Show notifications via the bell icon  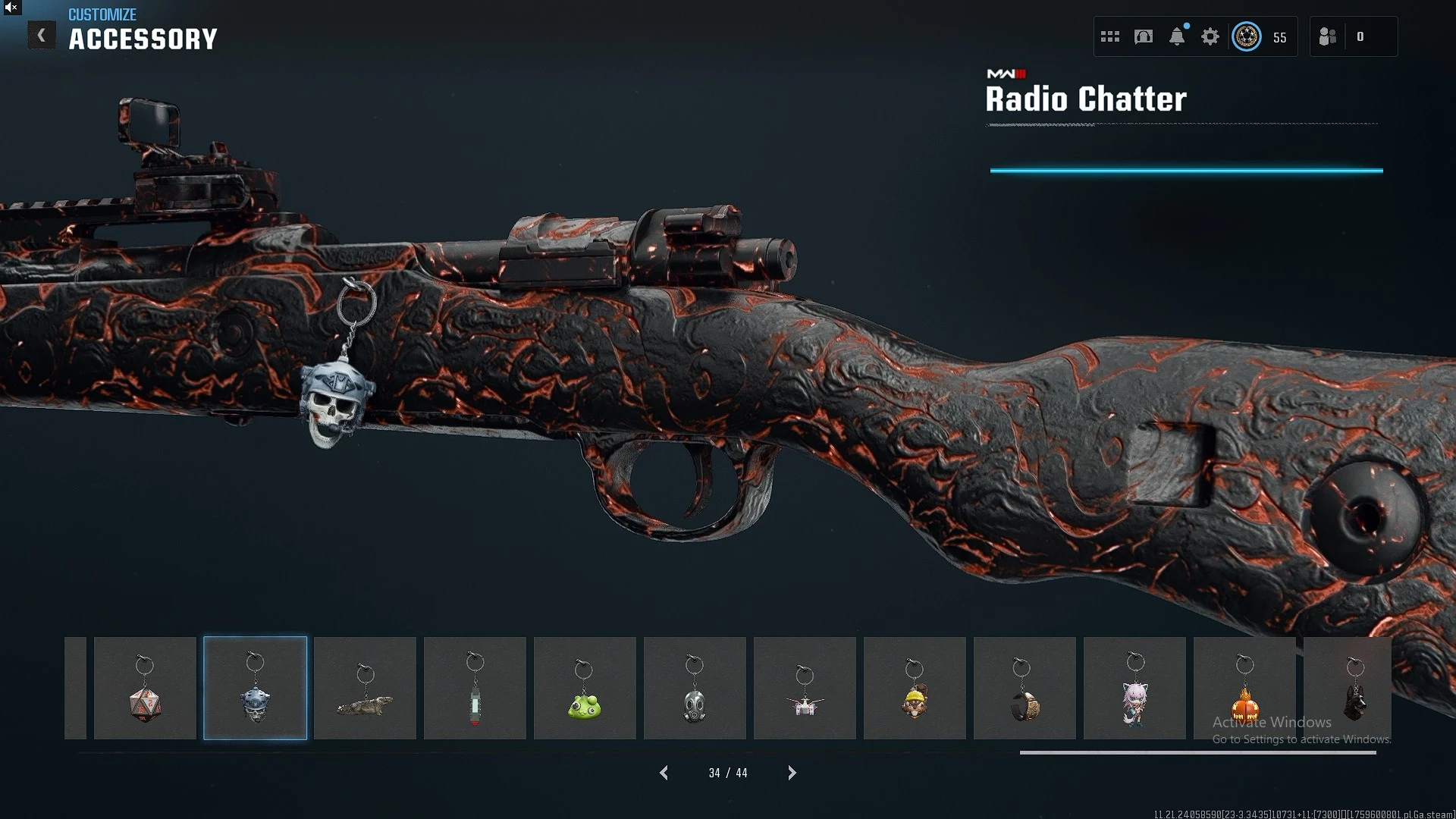[x=1177, y=36]
